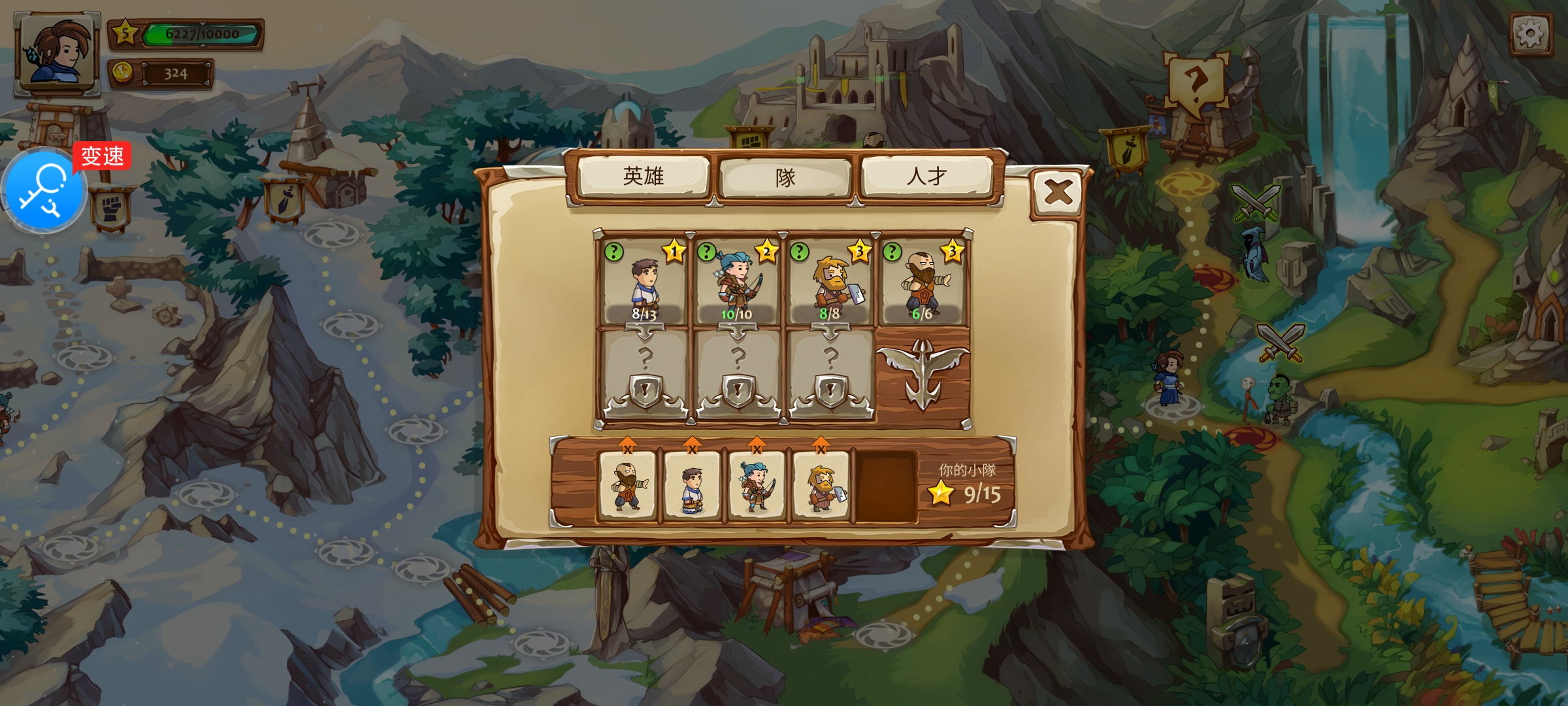Open the gear settings menu
The height and width of the screenshot is (706, 1568).
(1531, 33)
